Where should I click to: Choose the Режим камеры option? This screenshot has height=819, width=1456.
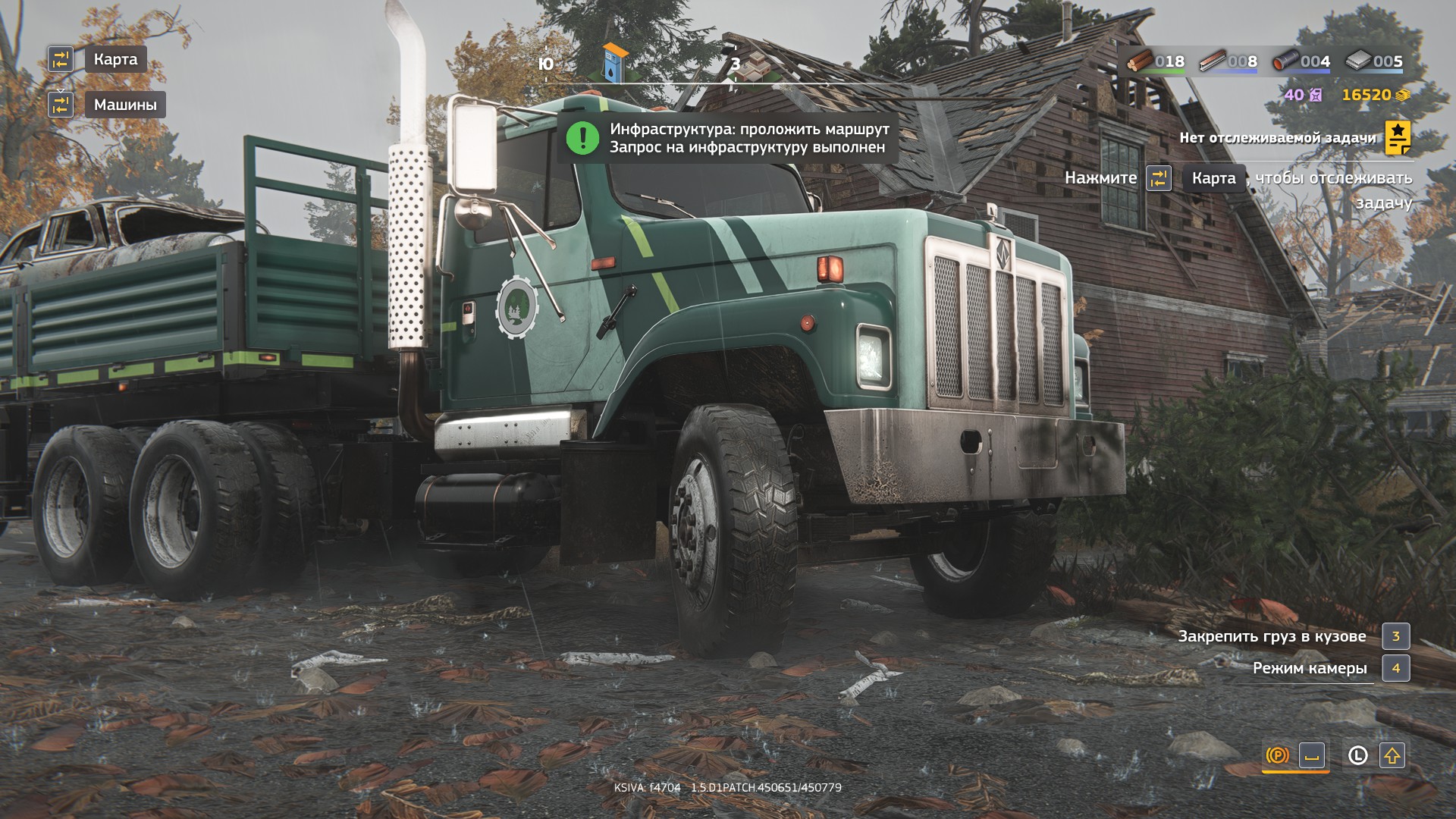1310,668
